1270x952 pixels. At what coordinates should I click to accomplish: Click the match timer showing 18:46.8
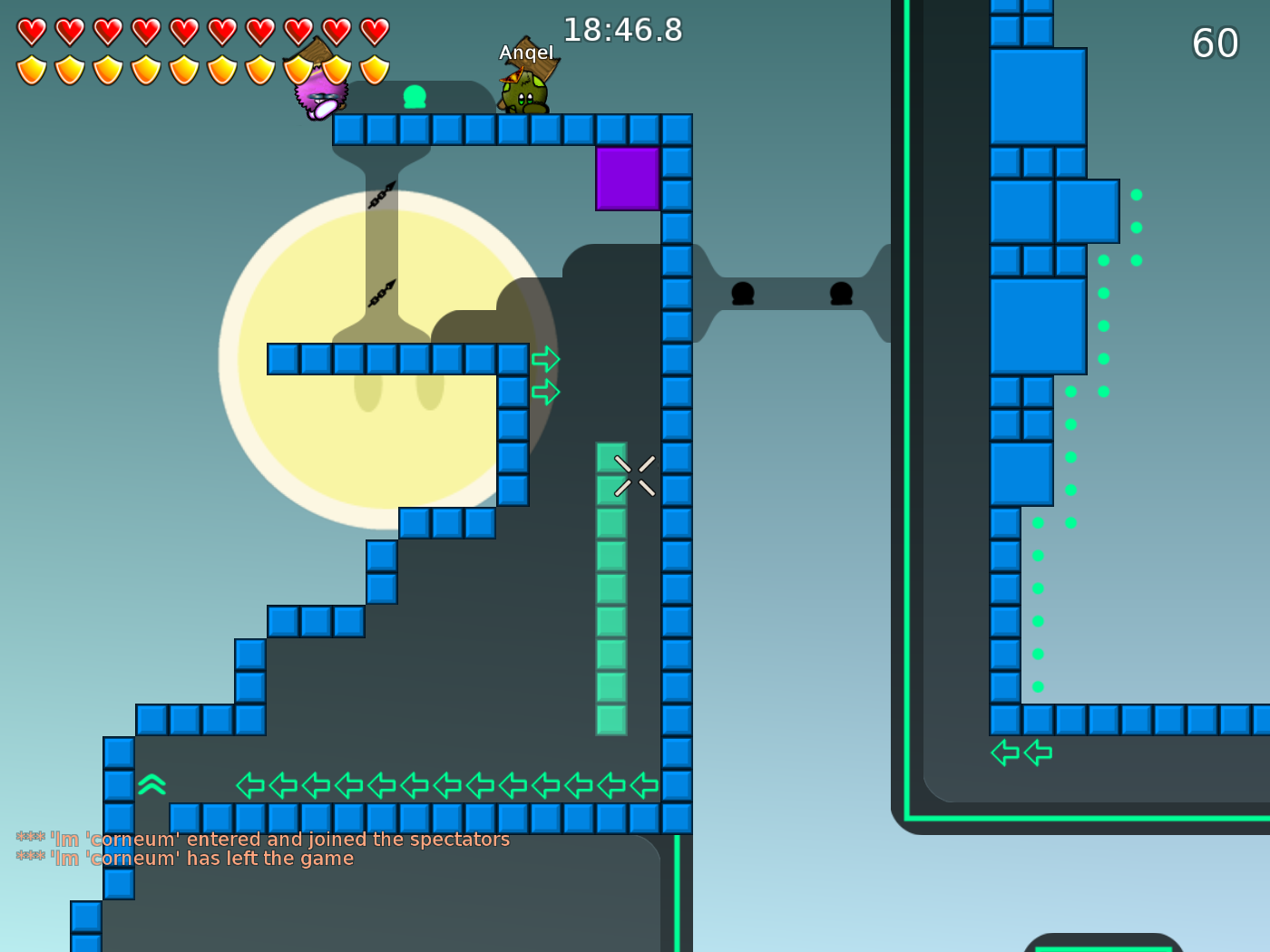pyautogui.click(x=623, y=30)
